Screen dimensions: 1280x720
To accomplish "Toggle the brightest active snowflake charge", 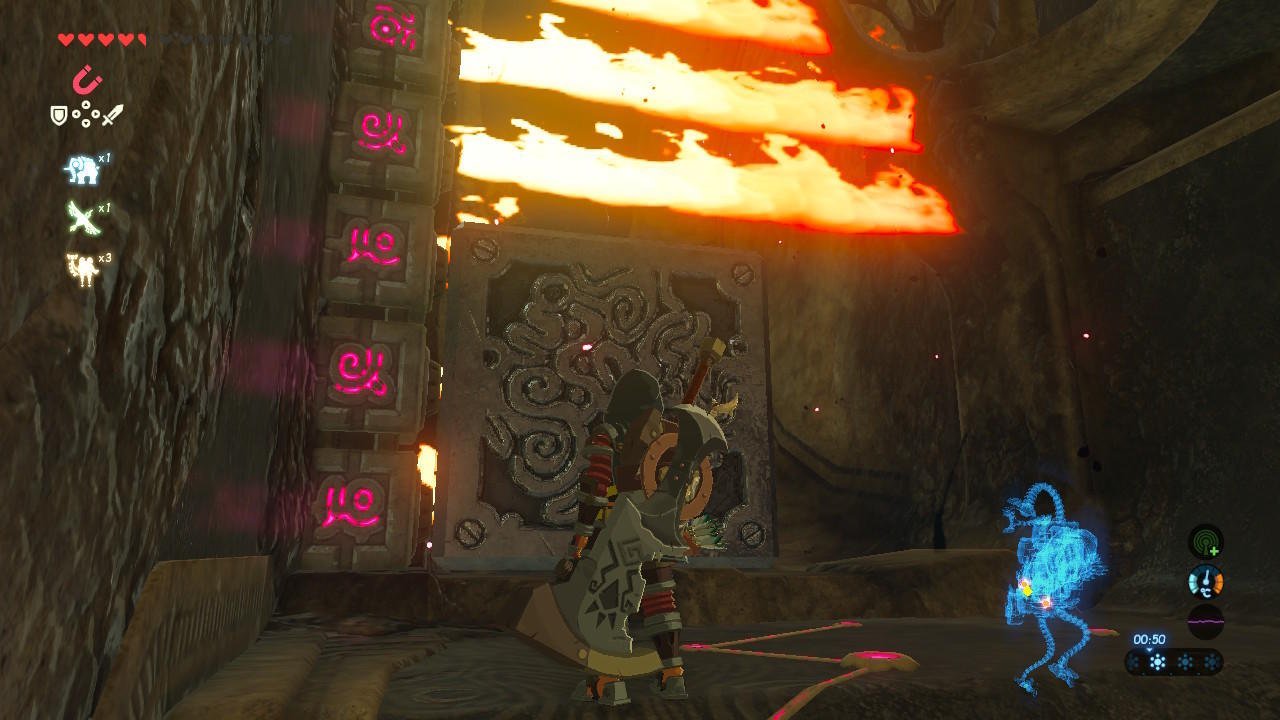I will [1157, 661].
